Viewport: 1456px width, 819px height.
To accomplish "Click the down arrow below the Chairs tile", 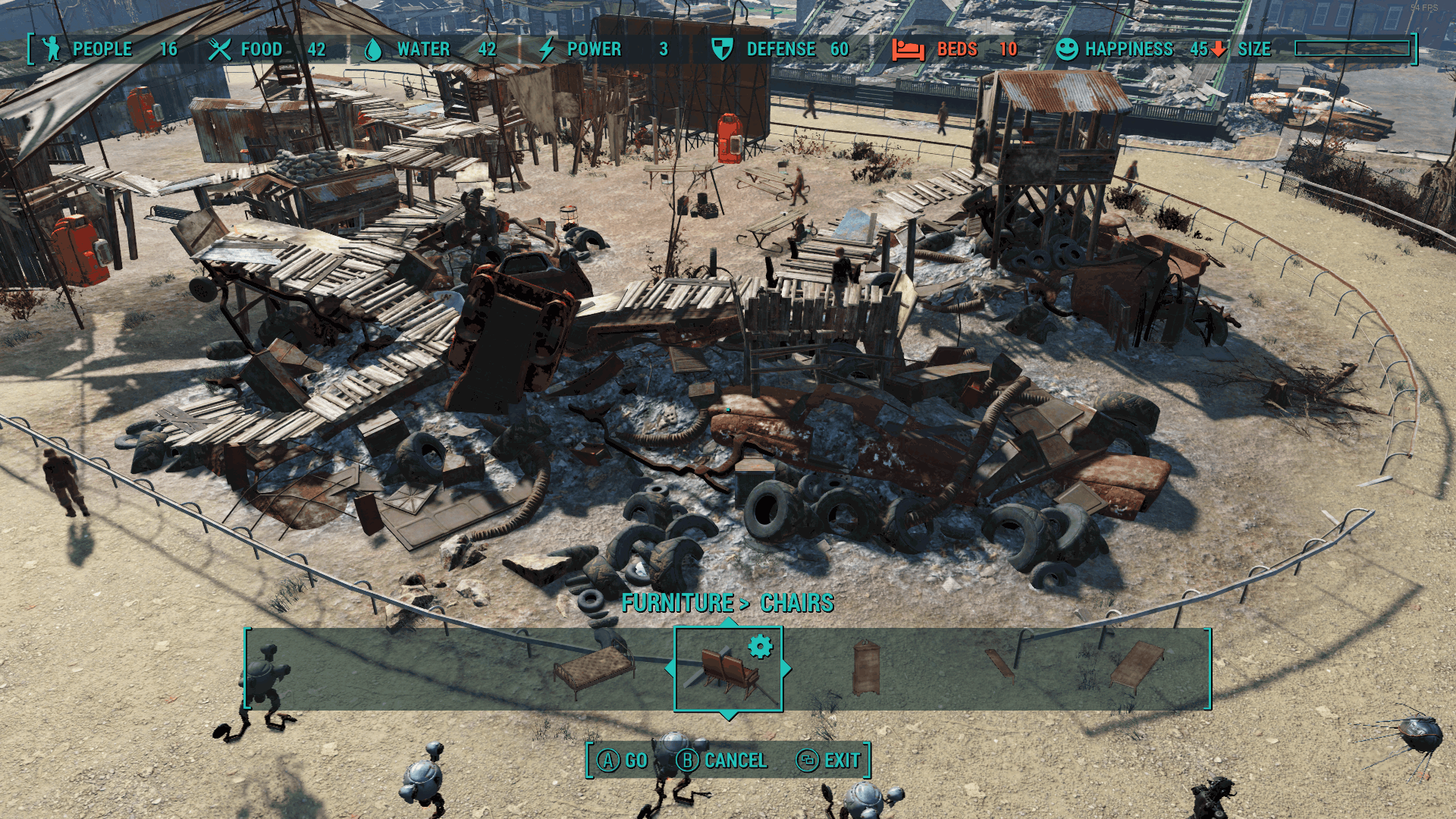I will point(729,715).
